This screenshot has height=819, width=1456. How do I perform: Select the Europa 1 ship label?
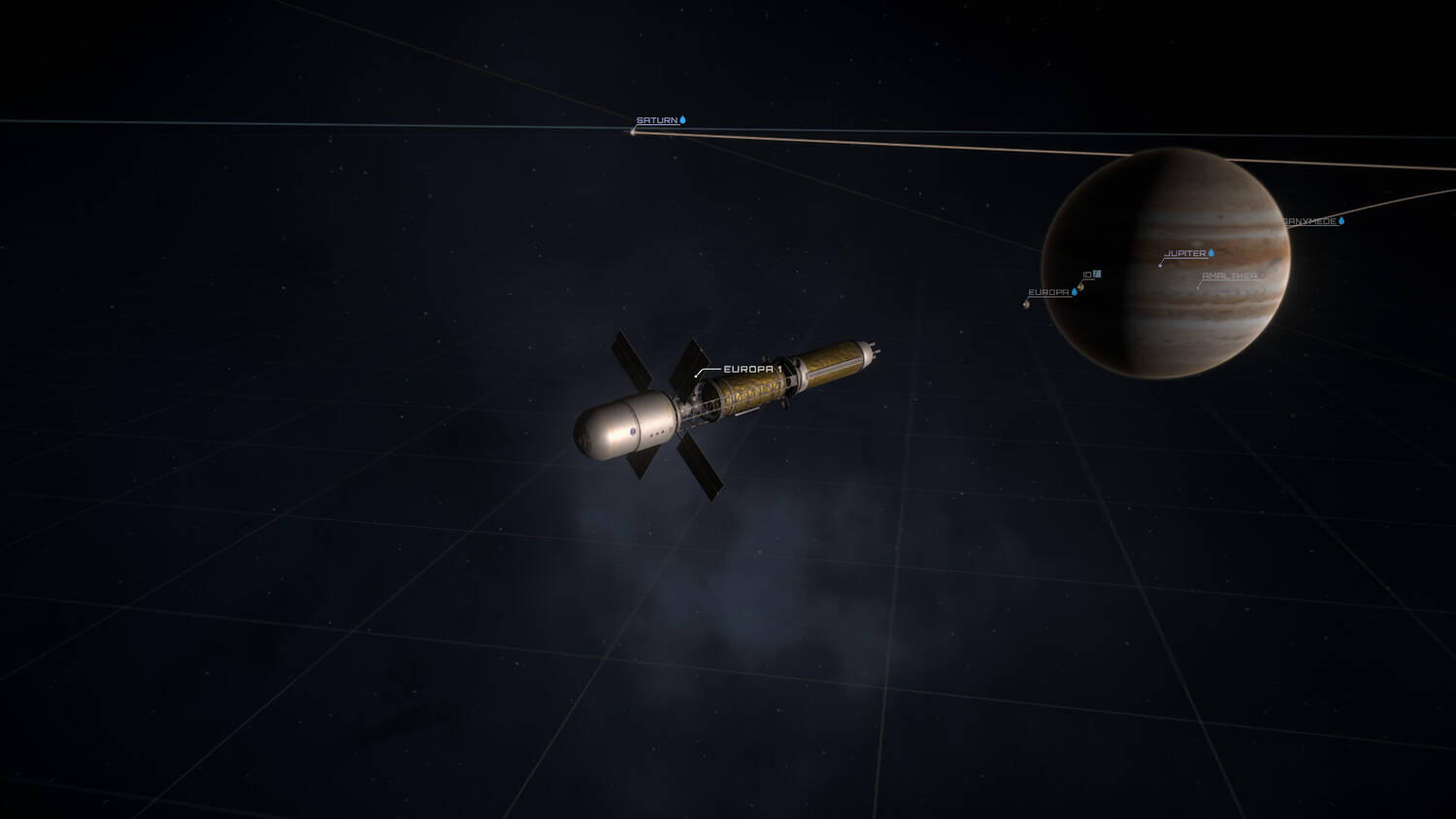752,370
